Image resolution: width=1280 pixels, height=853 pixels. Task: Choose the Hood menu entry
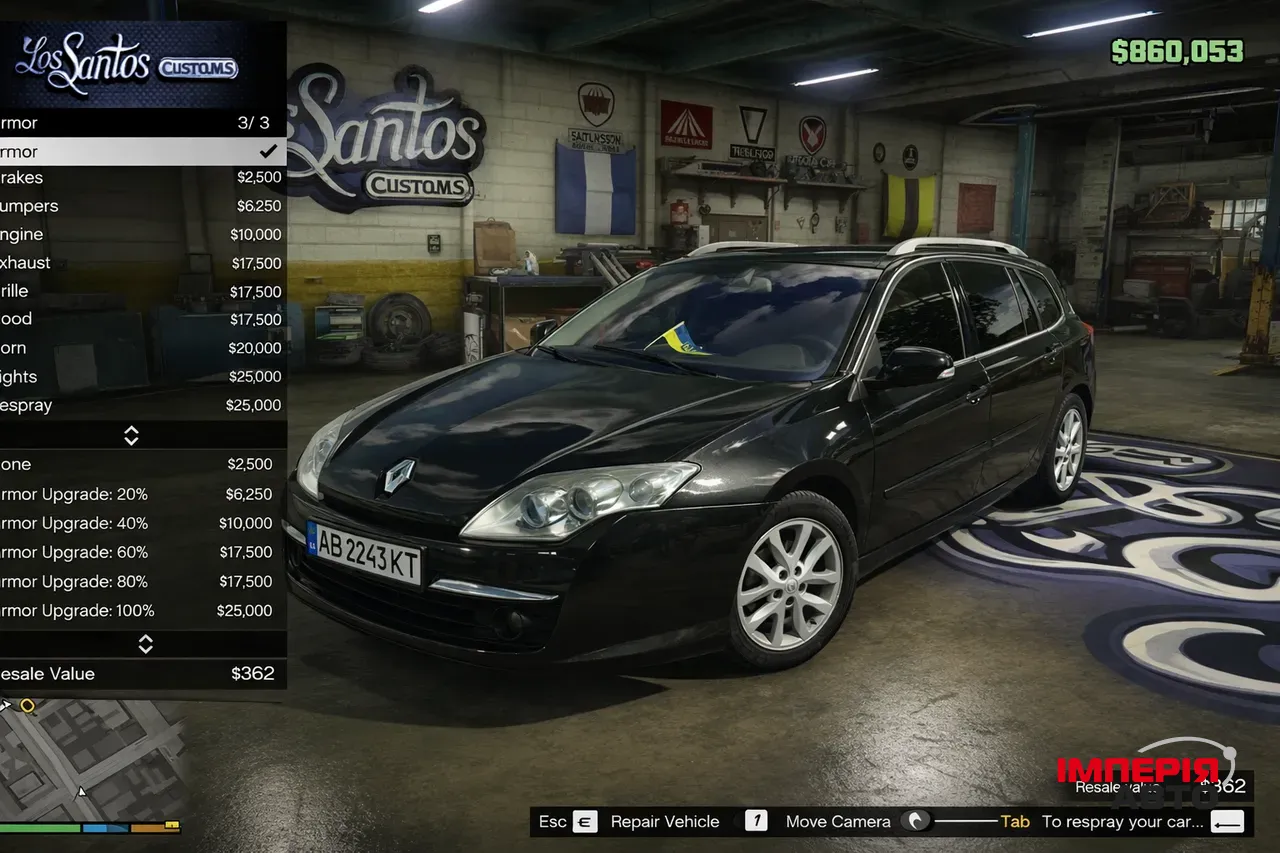pyautogui.click(x=140, y=319)
